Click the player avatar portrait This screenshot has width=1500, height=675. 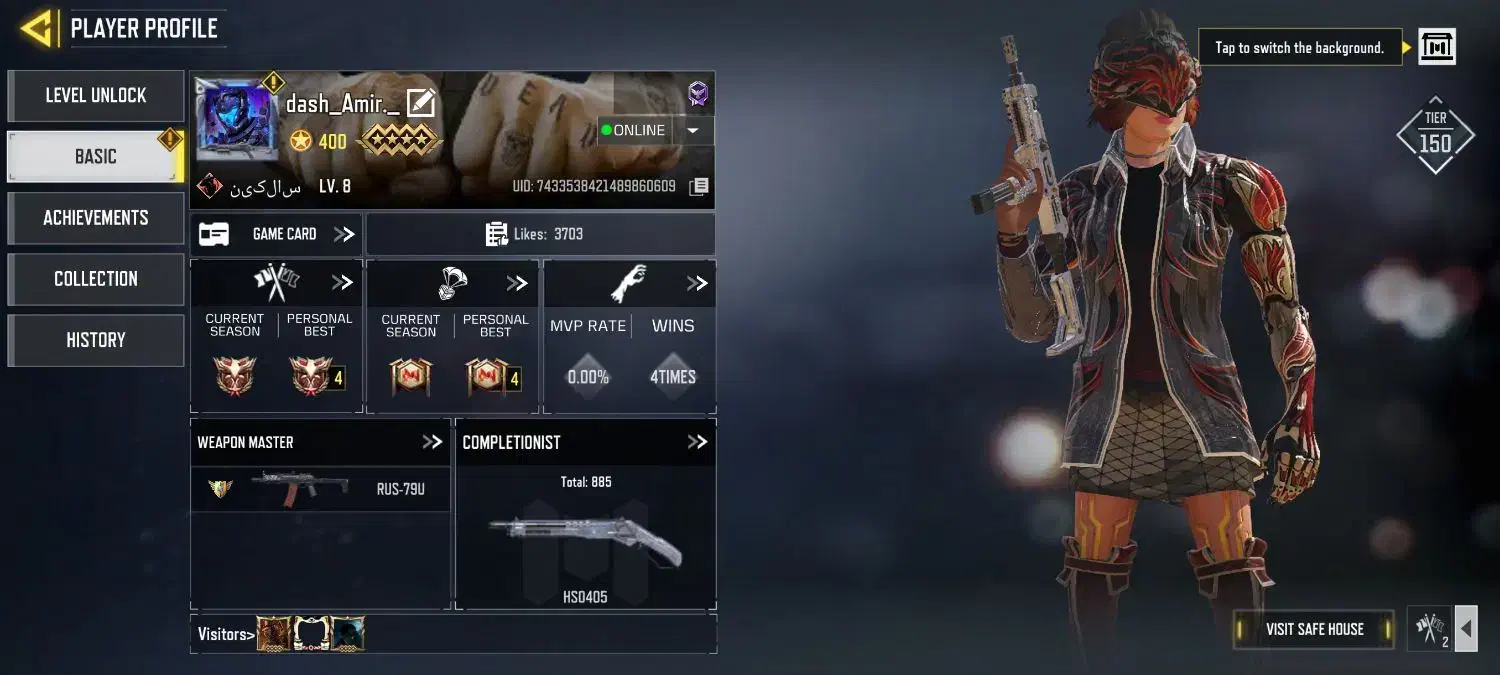(236, 120)
